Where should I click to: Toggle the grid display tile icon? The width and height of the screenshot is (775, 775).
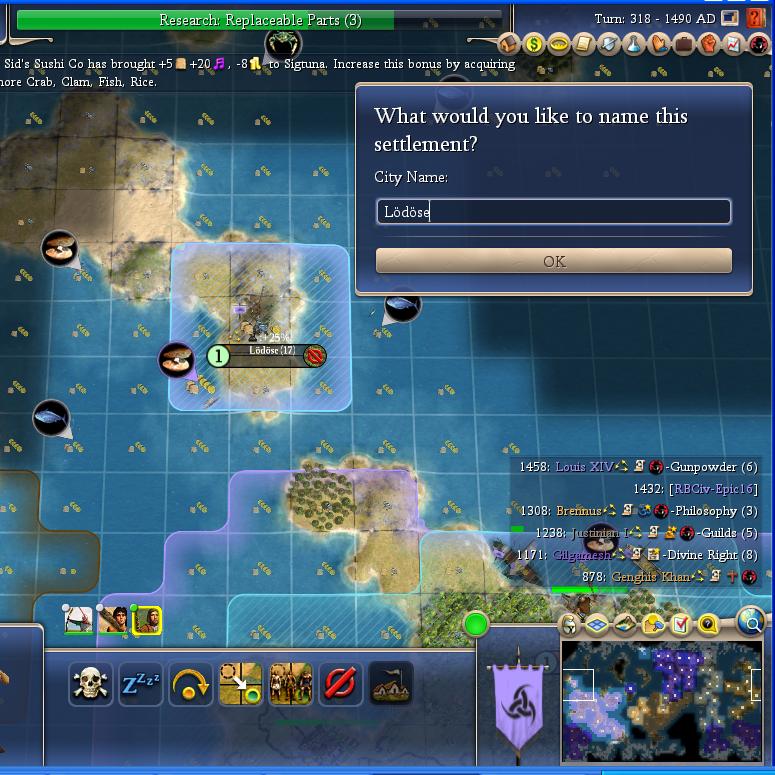[x=597, y=625]
